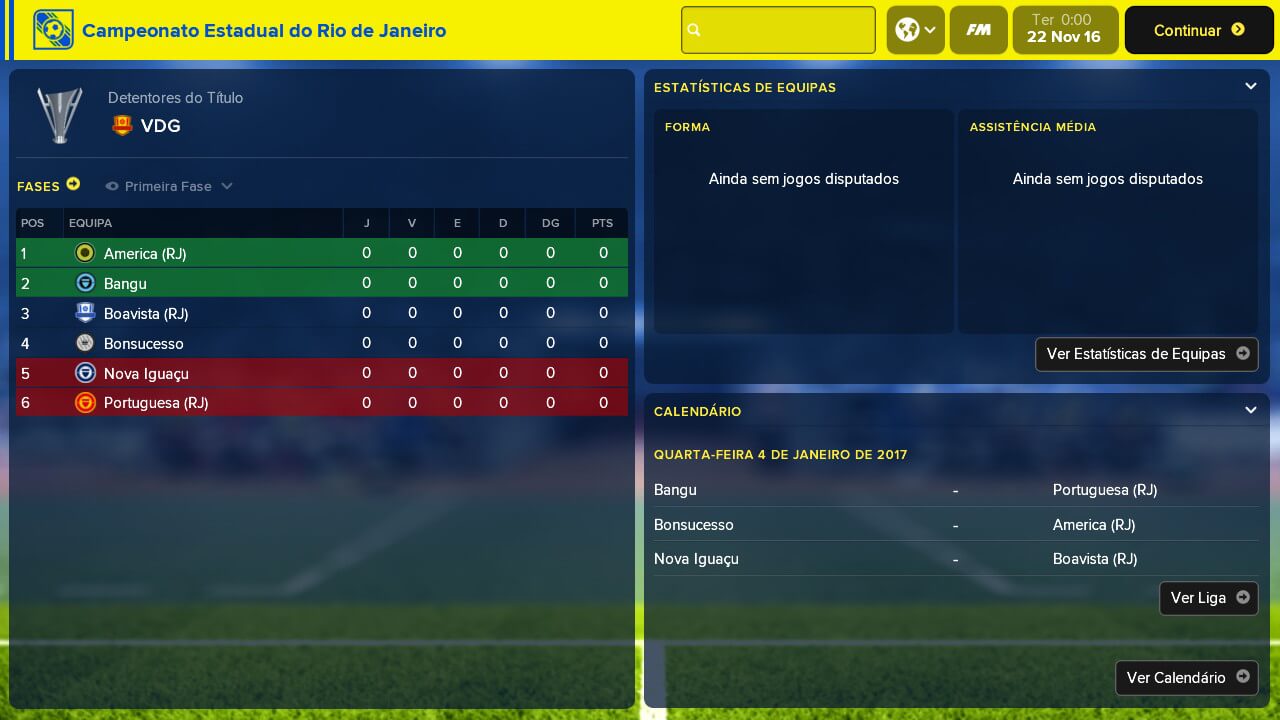Open Ver Estatísticas de Equipas
The width and height of the screenshot is (1280, 720).
[x=1146, y=354]
